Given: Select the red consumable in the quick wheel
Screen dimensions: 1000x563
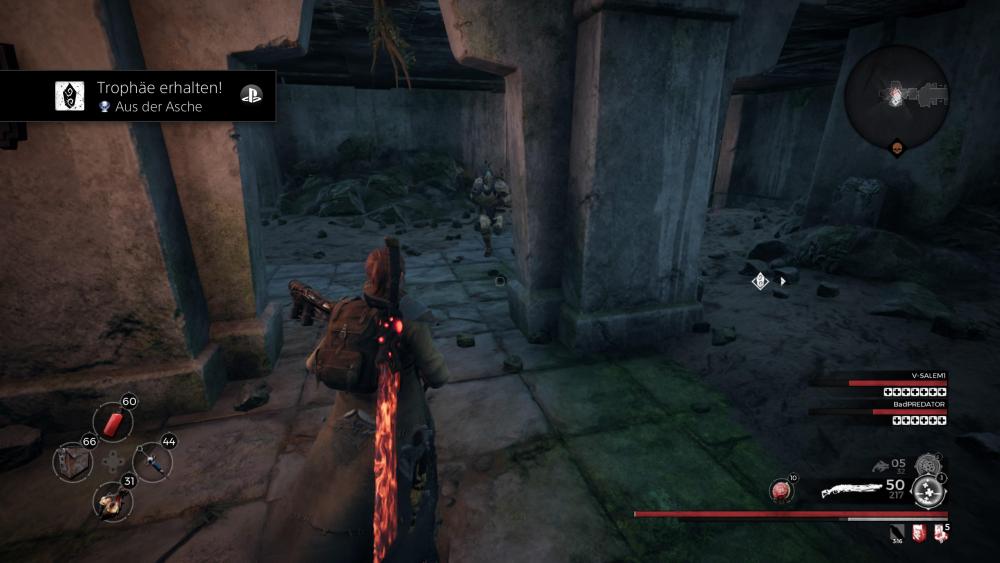Looking at the screenshot, I should tap(112, 422).
